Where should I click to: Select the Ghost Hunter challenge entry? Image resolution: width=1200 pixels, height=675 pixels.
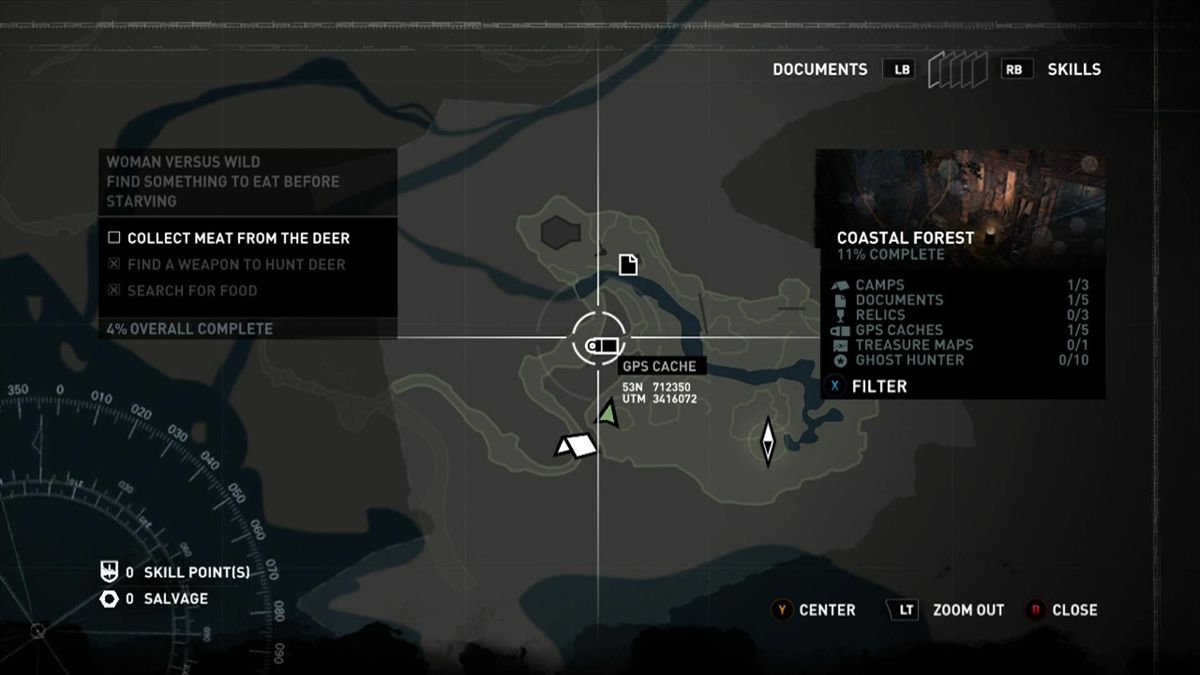pos(909,360)
